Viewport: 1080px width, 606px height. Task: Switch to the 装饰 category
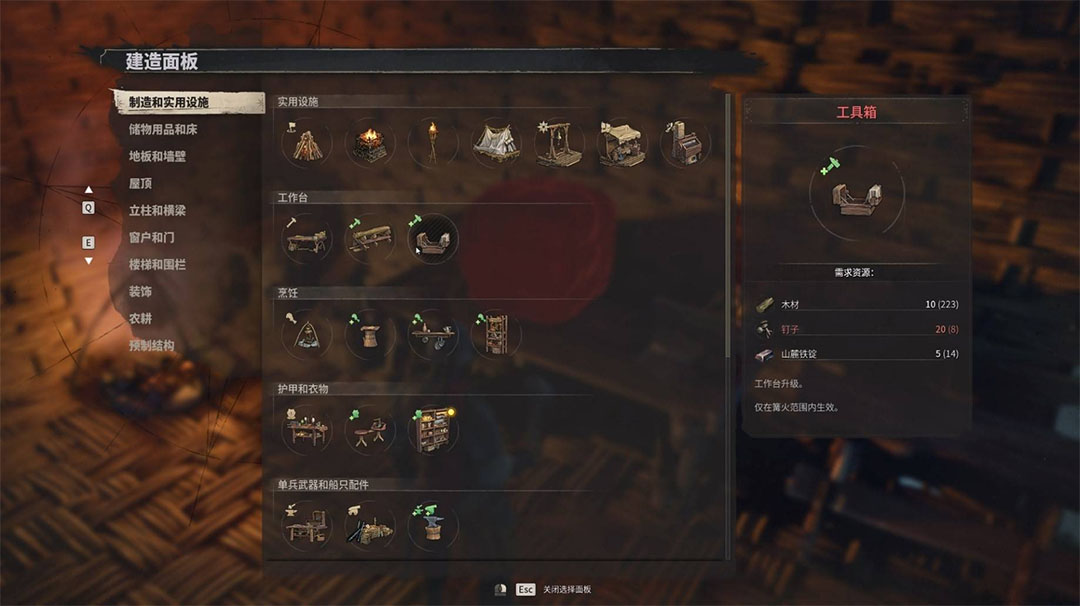pos(140,292)
